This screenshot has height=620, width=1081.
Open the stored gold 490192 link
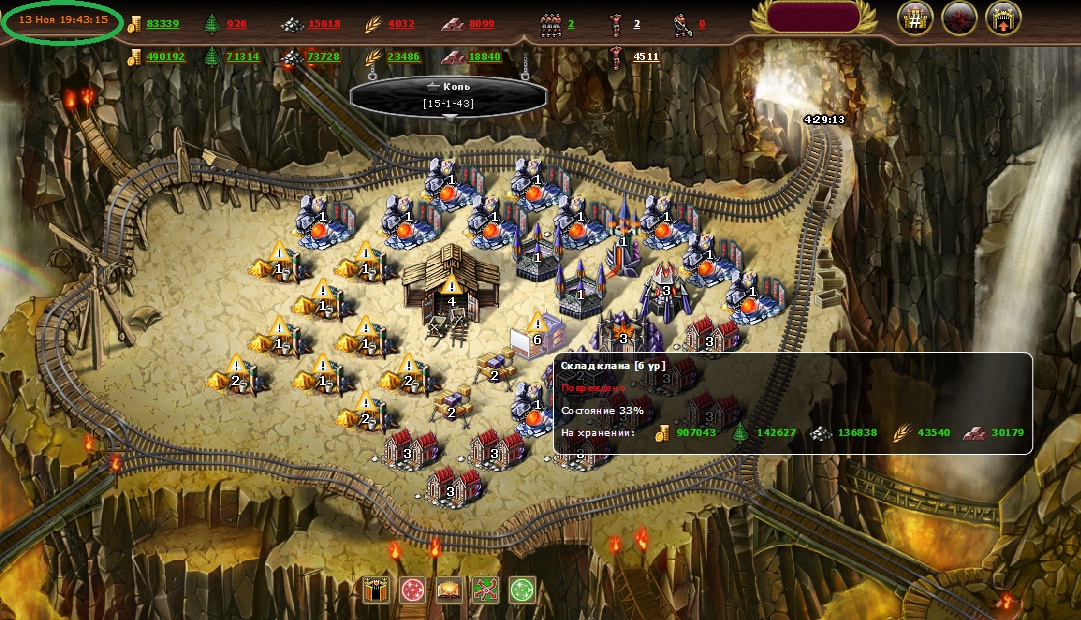(165, 57)
